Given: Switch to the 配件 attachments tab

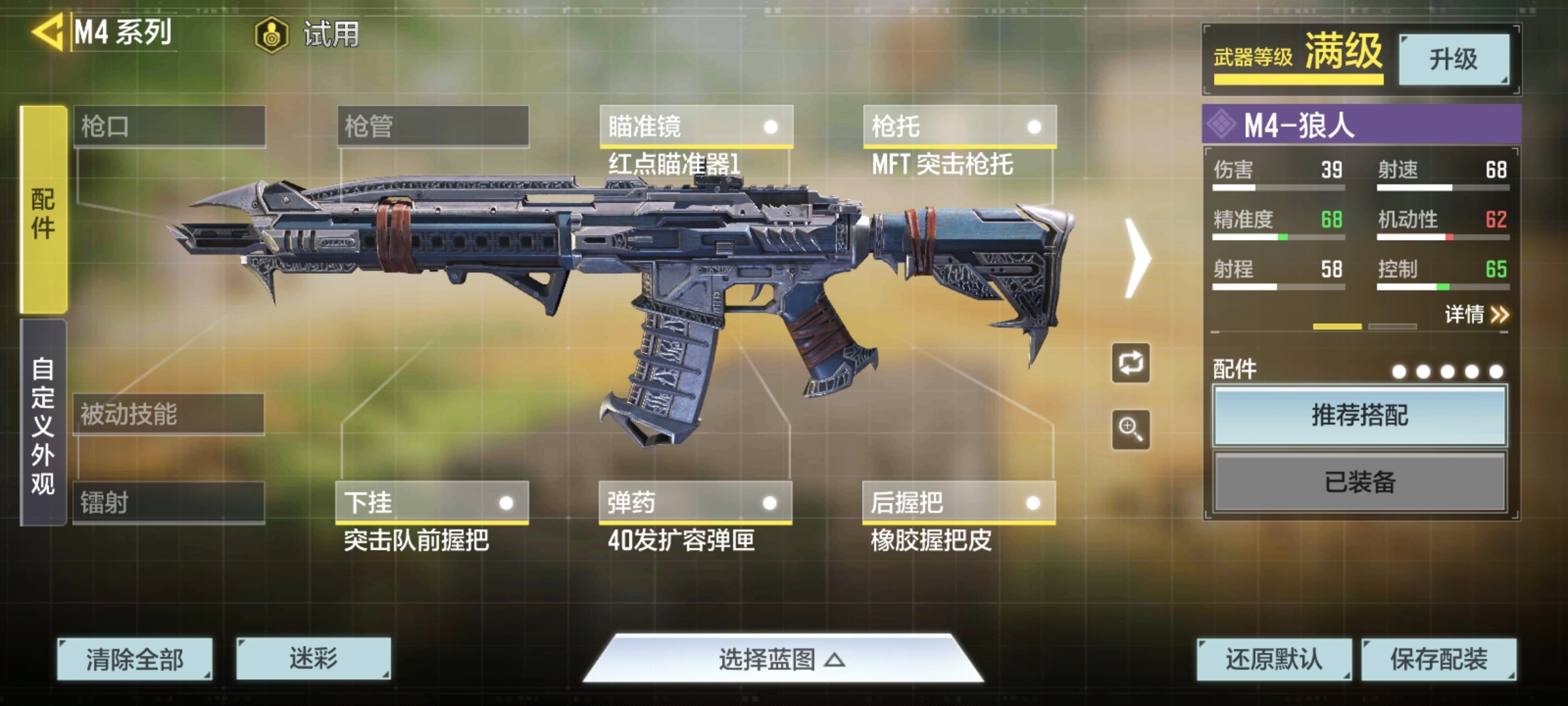Looking at the screenshot, I should coord(43,210).
